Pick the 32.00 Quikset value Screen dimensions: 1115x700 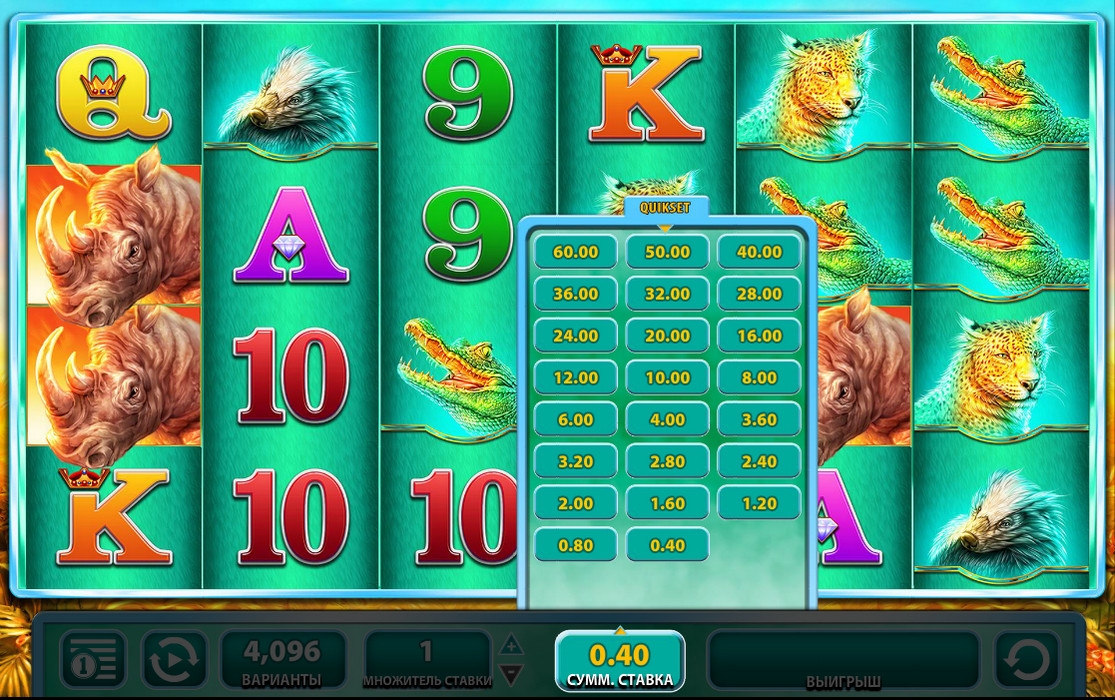point(667,294)
